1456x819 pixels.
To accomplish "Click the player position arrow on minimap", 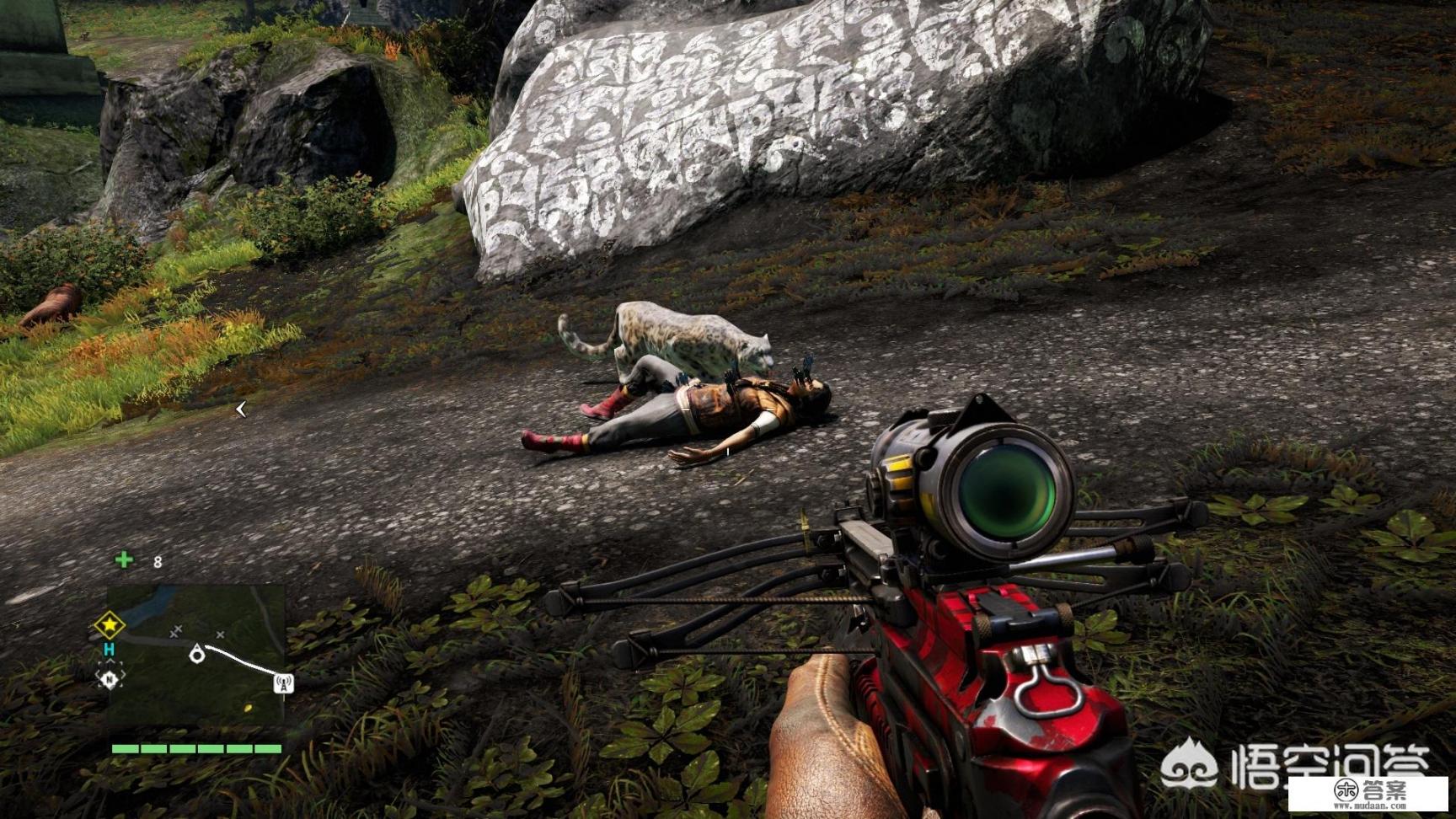I will (x=198, y=653).
